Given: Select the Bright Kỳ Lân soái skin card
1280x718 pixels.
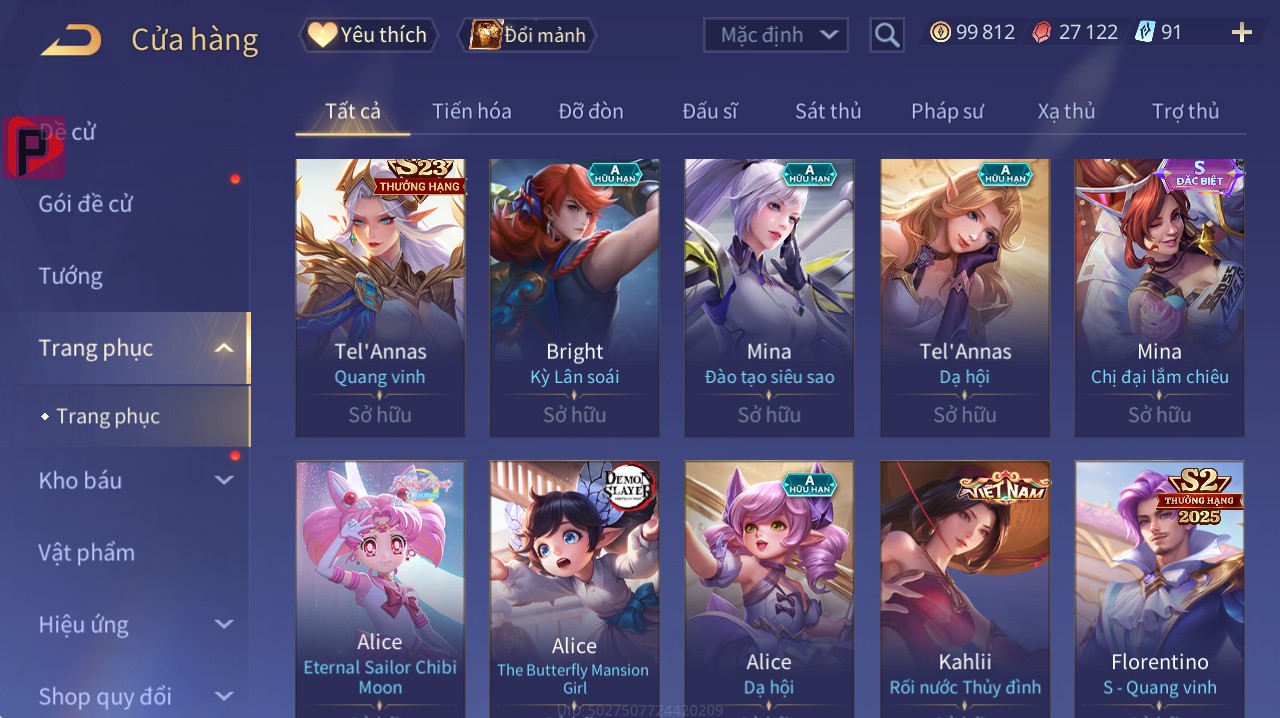Looking at the screenshot, I should point(574,297).
